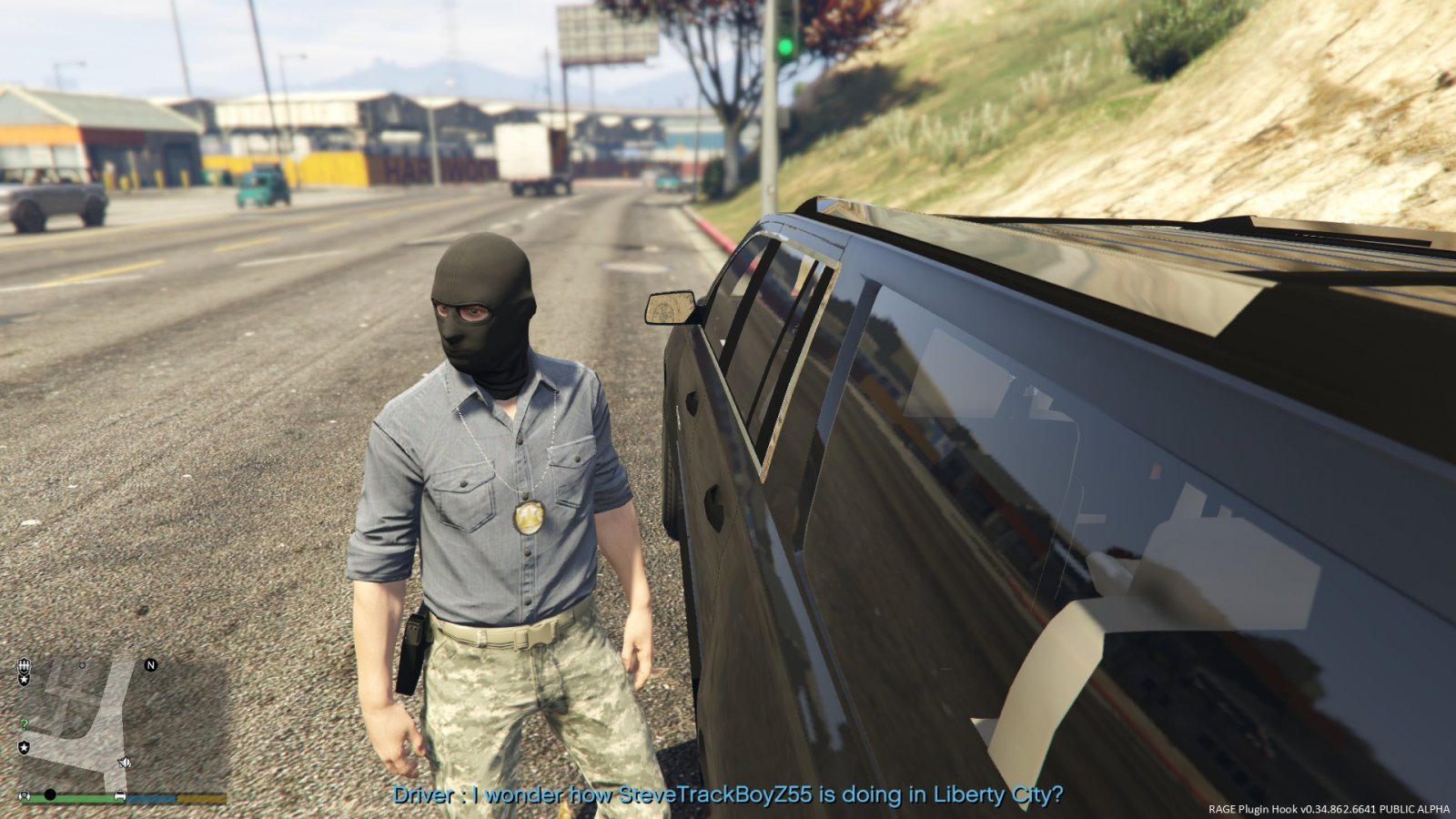Expand the subtitle text bar
The width and height of the screenshot is (1456, 819).
pos(728,794)
